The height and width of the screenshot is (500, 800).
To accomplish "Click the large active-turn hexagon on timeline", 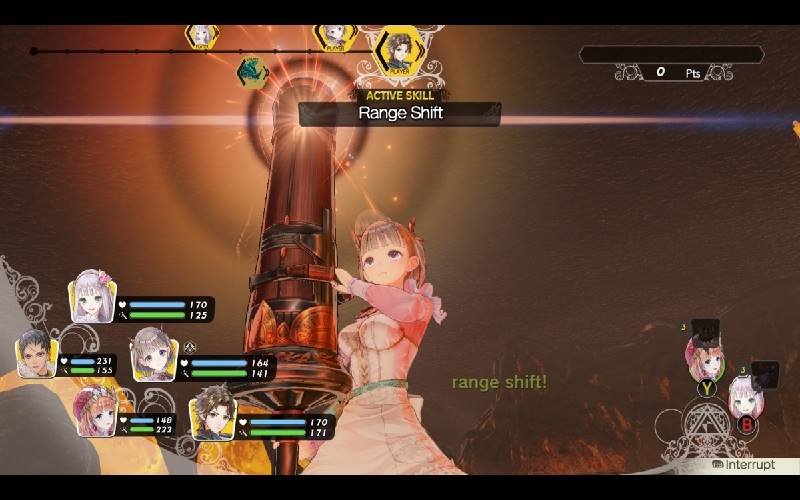I will tap(399, 50).
